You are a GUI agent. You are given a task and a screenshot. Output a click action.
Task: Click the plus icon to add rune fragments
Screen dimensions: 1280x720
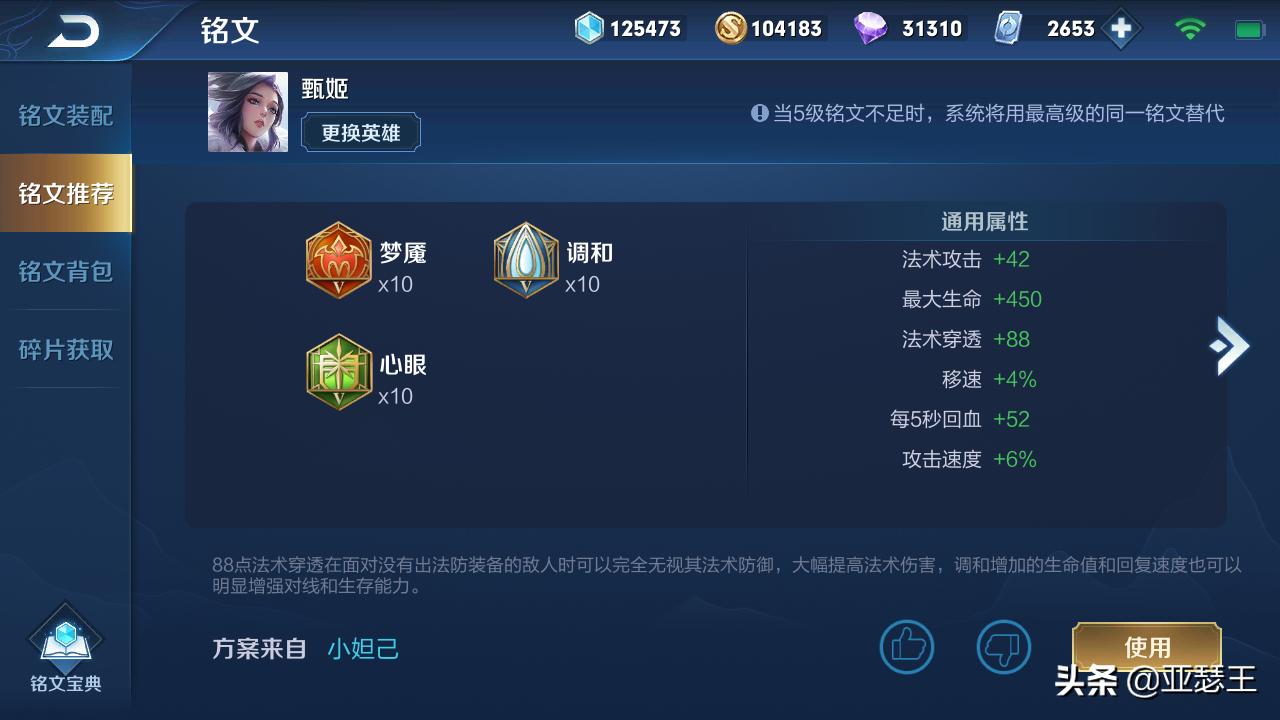tap(1120, 29)
